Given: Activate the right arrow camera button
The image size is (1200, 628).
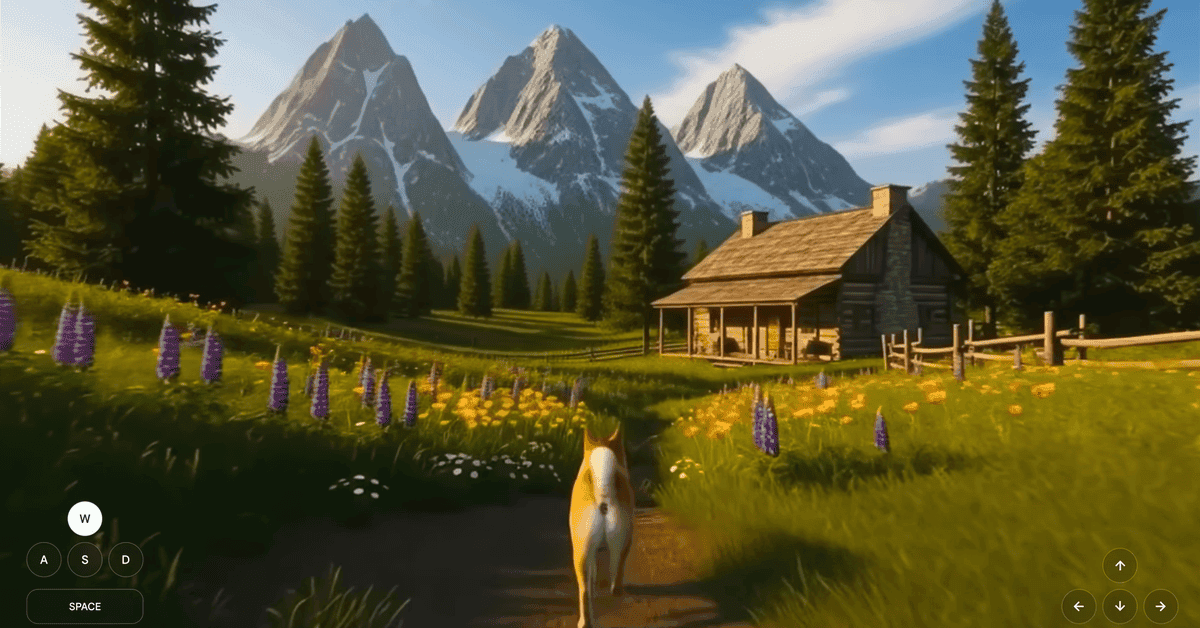Looking at the screenshot, I should [1161, 607].
